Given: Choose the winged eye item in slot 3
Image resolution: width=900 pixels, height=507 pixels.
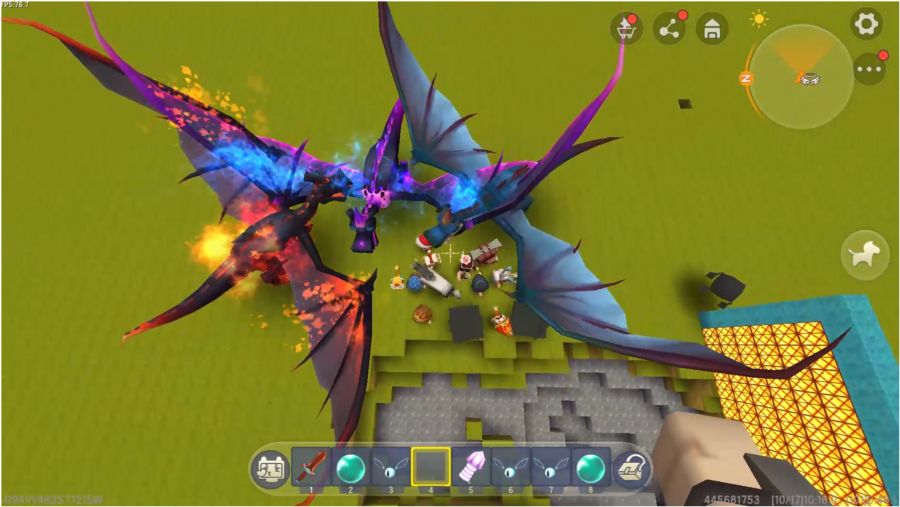Looking at the screenshot, I should point(390,467).
